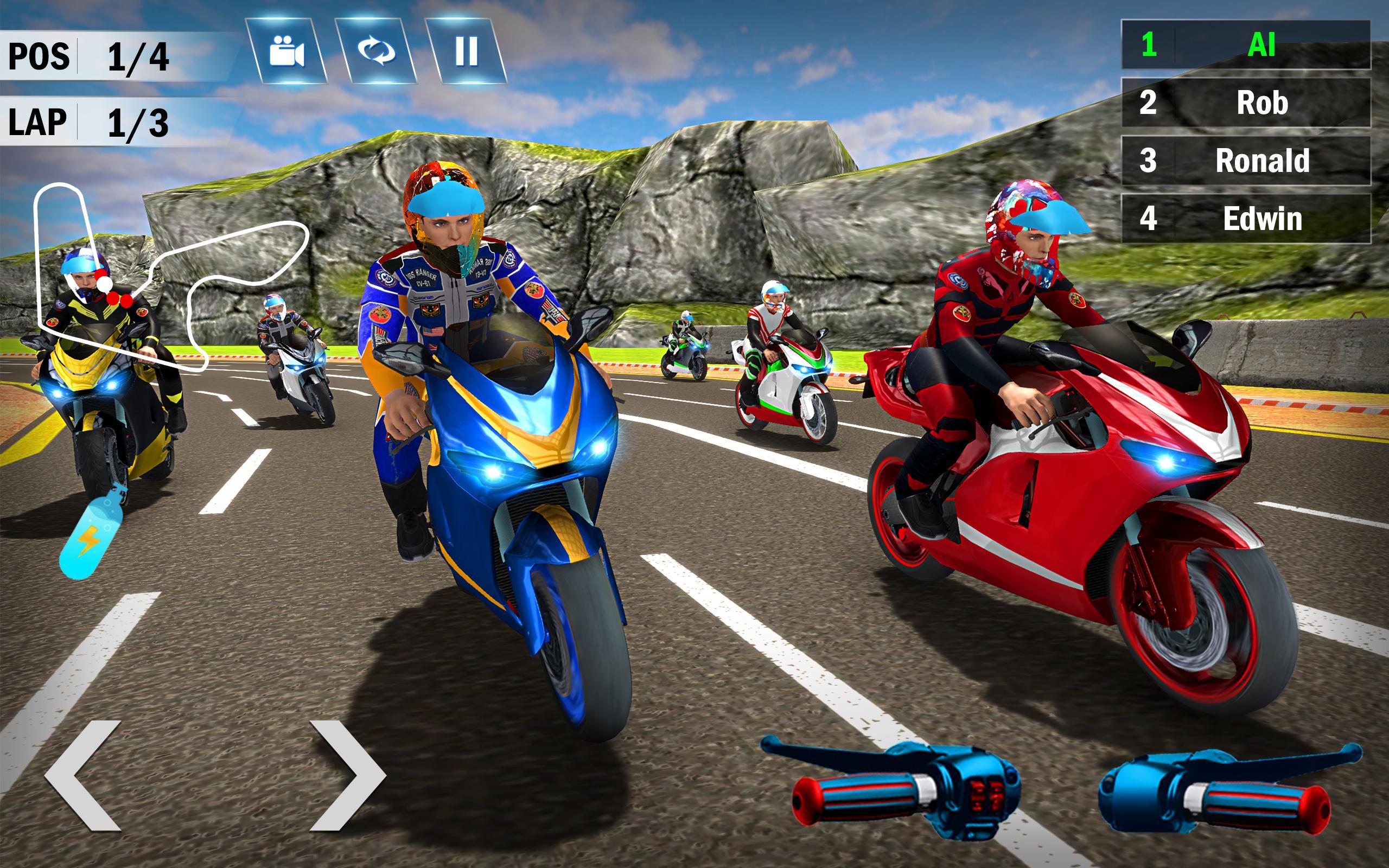Steer right with the right arrow
This screenshot has height=868, width=1389.
coord(346,775)
